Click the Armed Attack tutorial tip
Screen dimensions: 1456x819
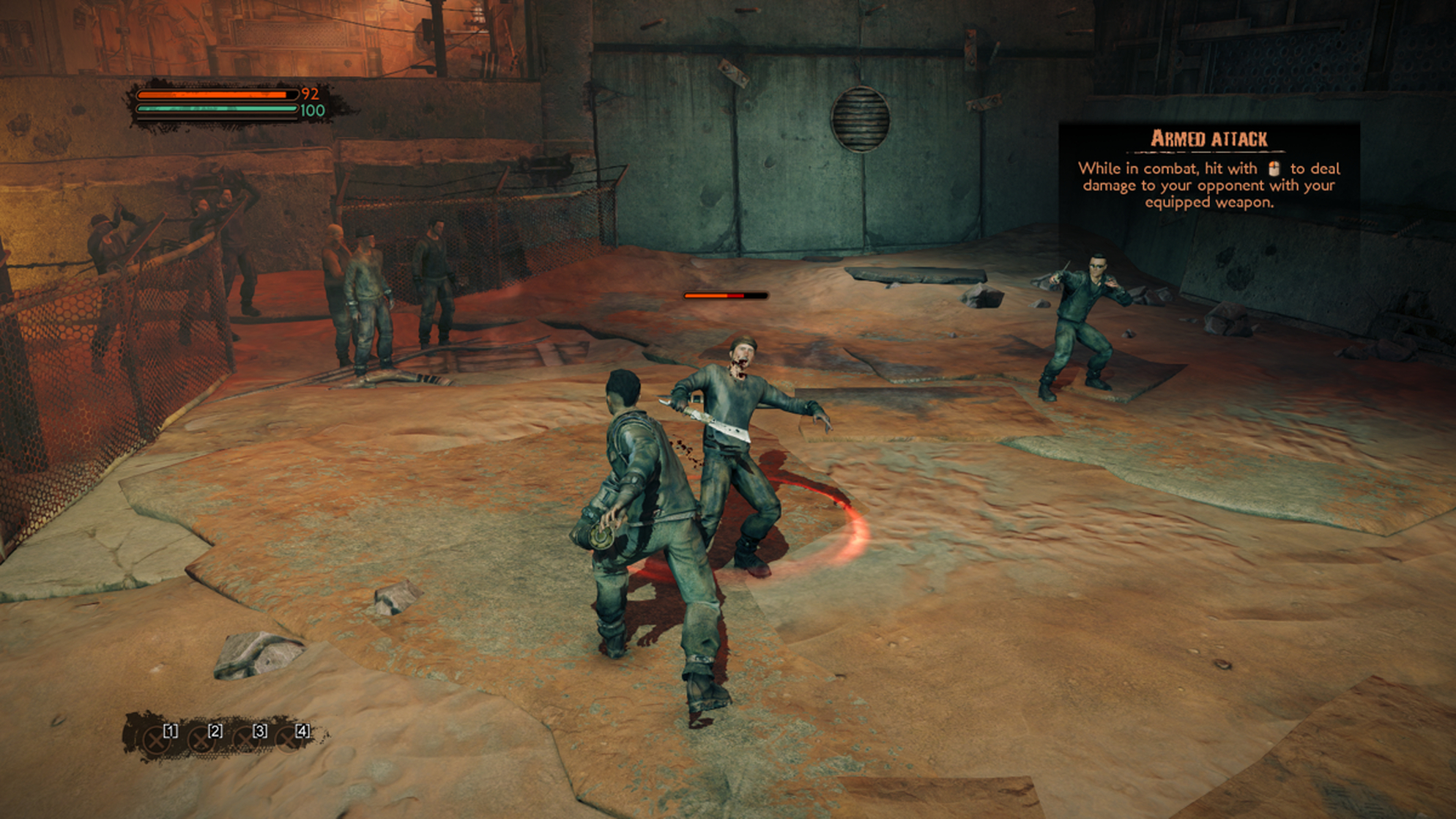[1208, 171]
